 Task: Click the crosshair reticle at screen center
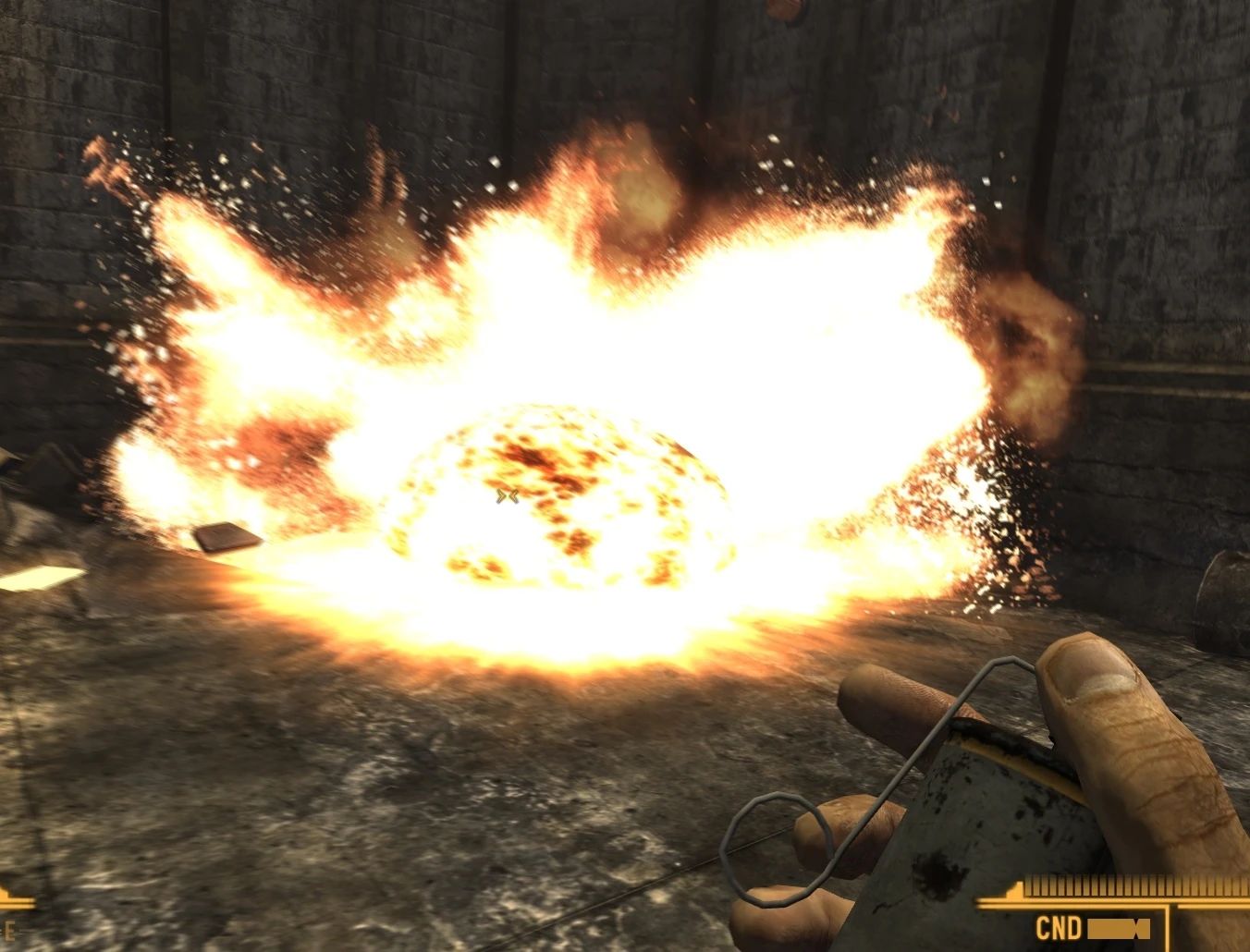coord(505,497)
